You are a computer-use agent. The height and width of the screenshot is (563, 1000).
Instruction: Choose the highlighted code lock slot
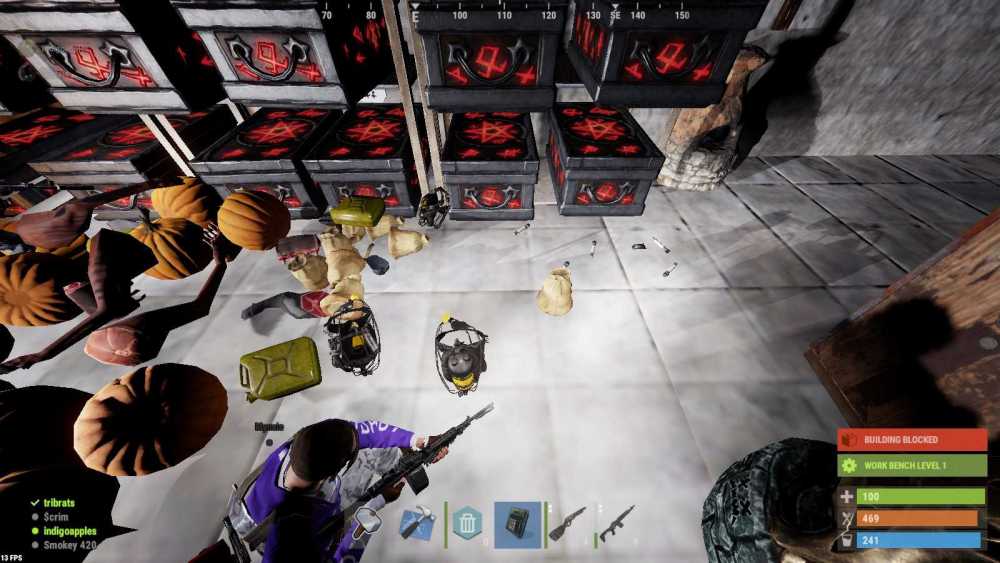[517, 524]
